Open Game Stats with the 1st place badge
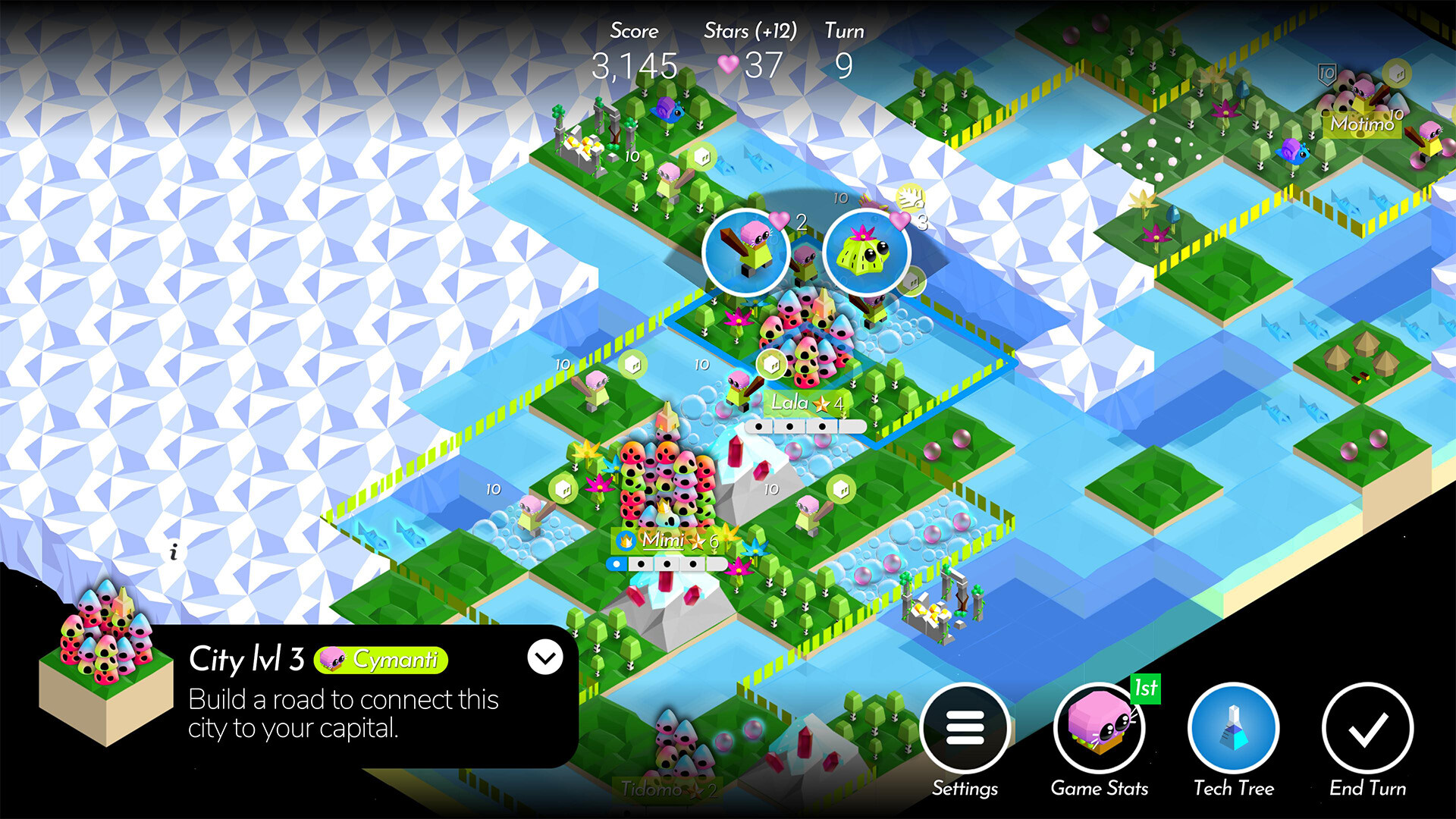This screenshot has height=819, width=1456. point(1100,726)
